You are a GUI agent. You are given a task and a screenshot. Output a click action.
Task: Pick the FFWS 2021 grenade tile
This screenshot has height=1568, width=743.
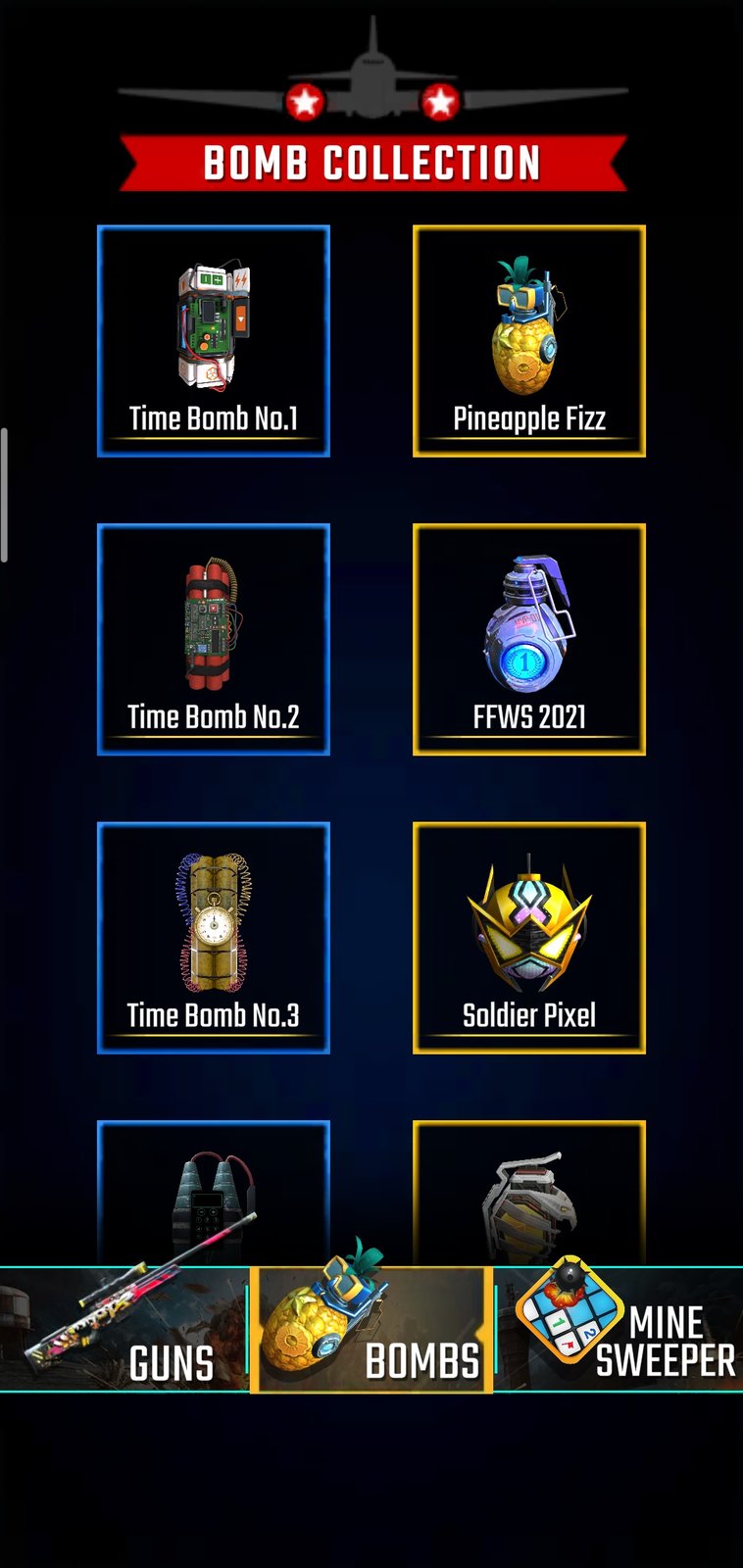529,639
